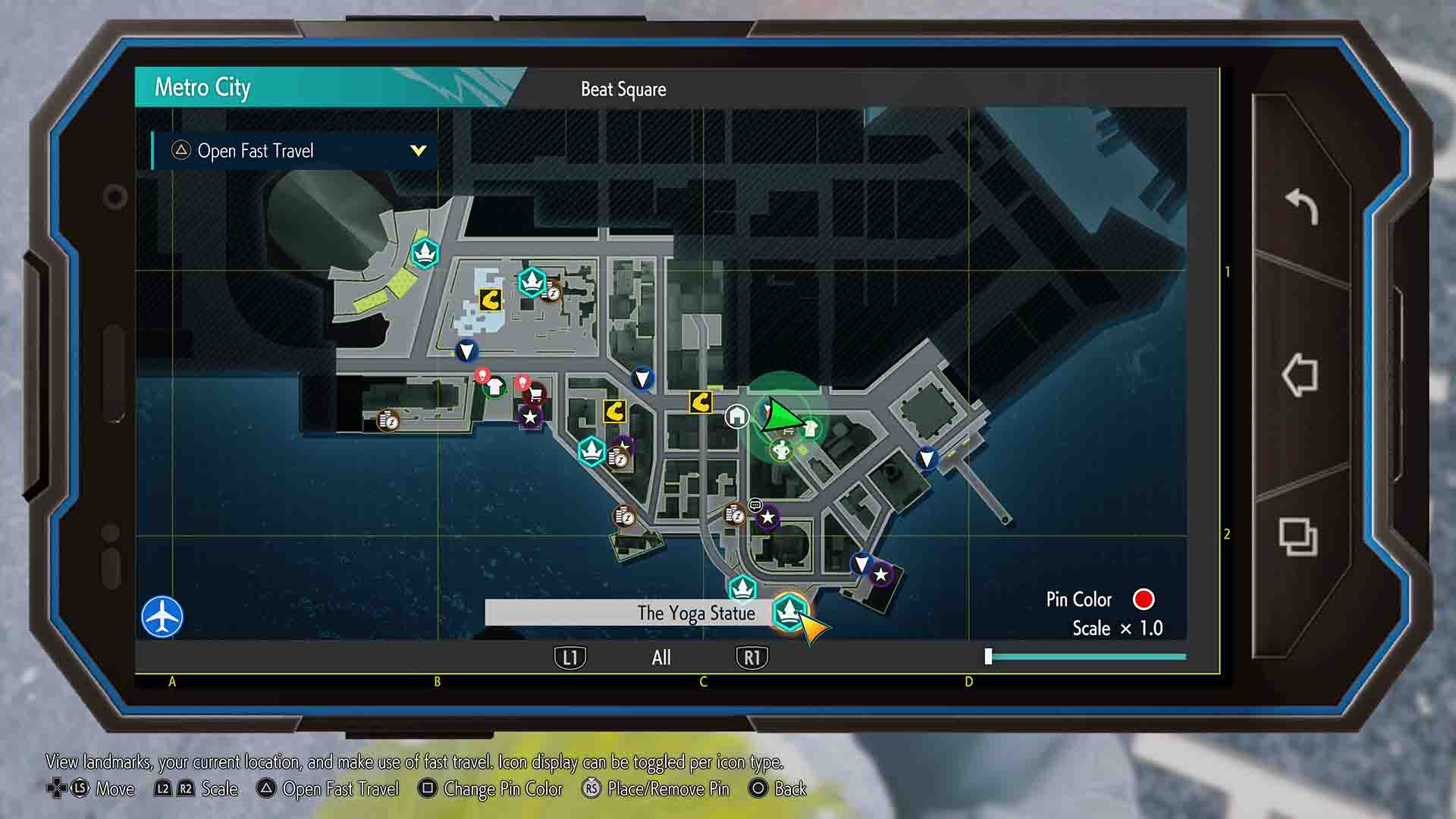Click the Metro City map title
The width and height of the screenshot is (1456, 819).
(202, 88)
